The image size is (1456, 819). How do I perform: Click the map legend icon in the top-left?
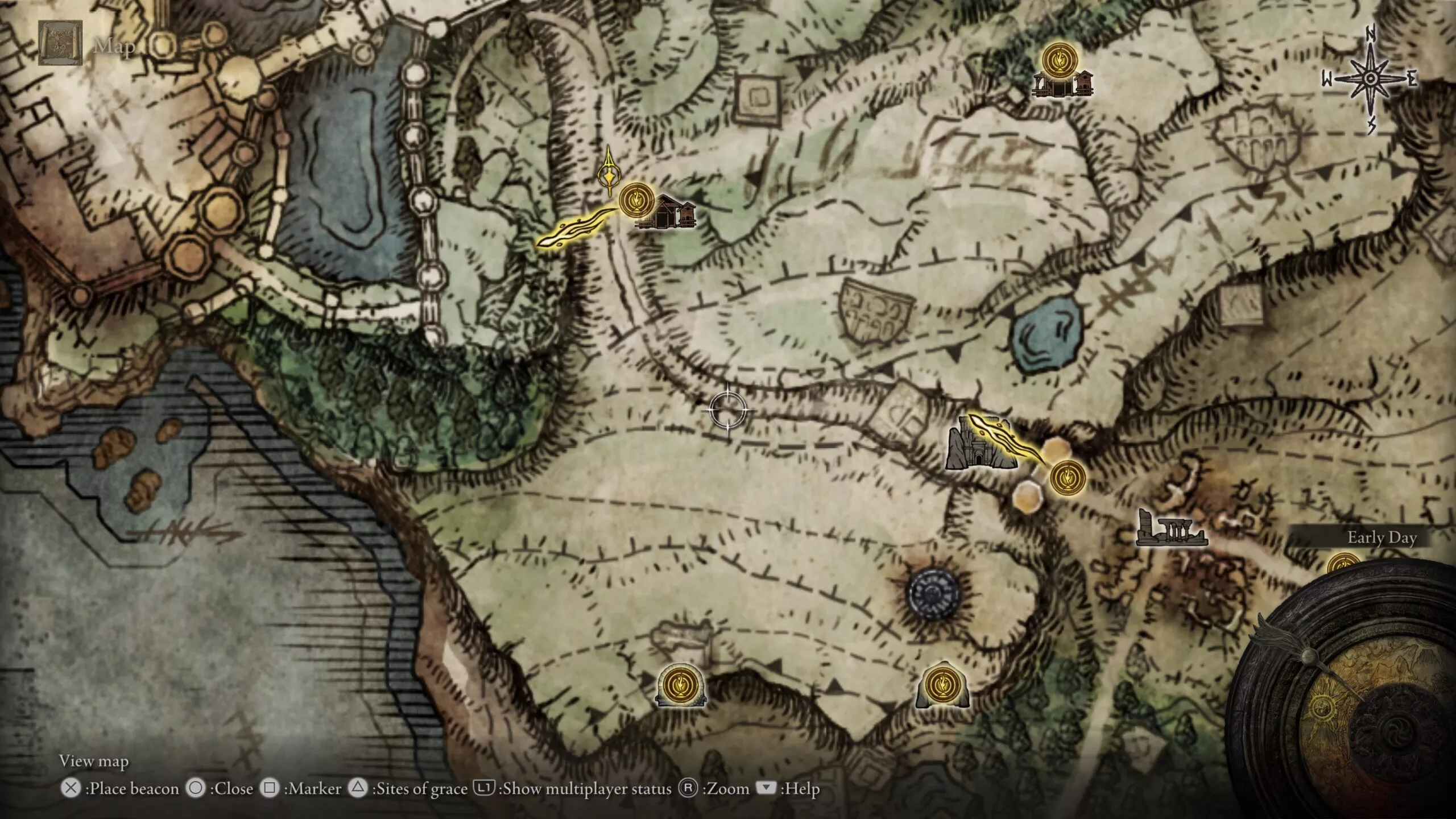coord(60,43)
